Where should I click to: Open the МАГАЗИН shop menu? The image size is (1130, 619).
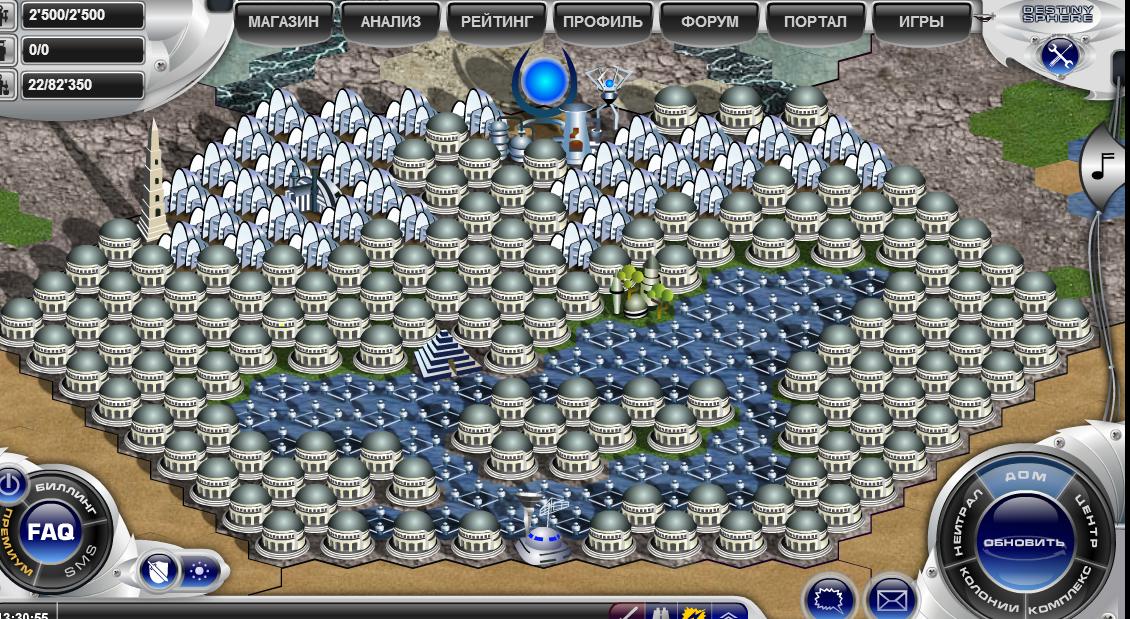283,22
